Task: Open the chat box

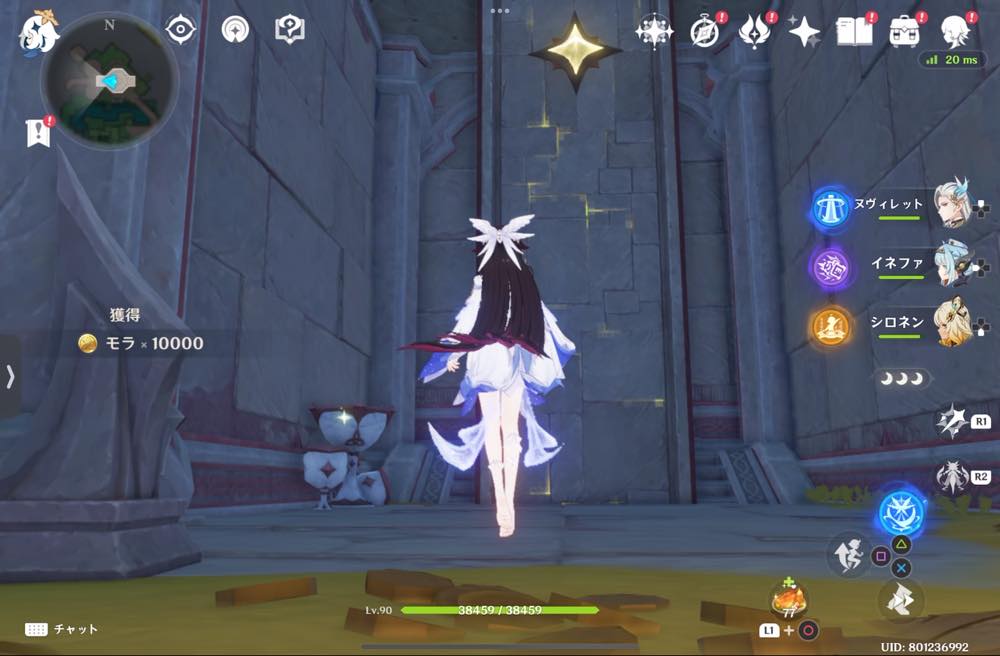Action: point(62,629)
